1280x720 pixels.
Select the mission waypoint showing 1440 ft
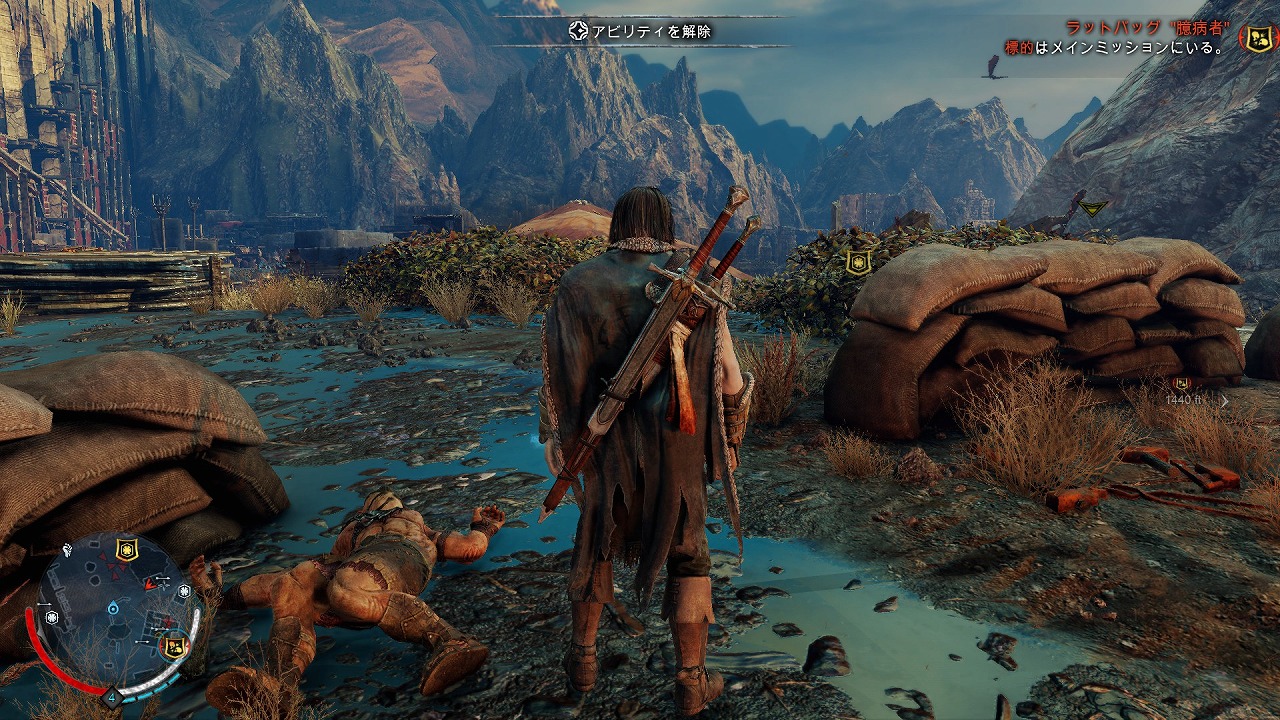pyautogui.click(x=1182, y=383)
